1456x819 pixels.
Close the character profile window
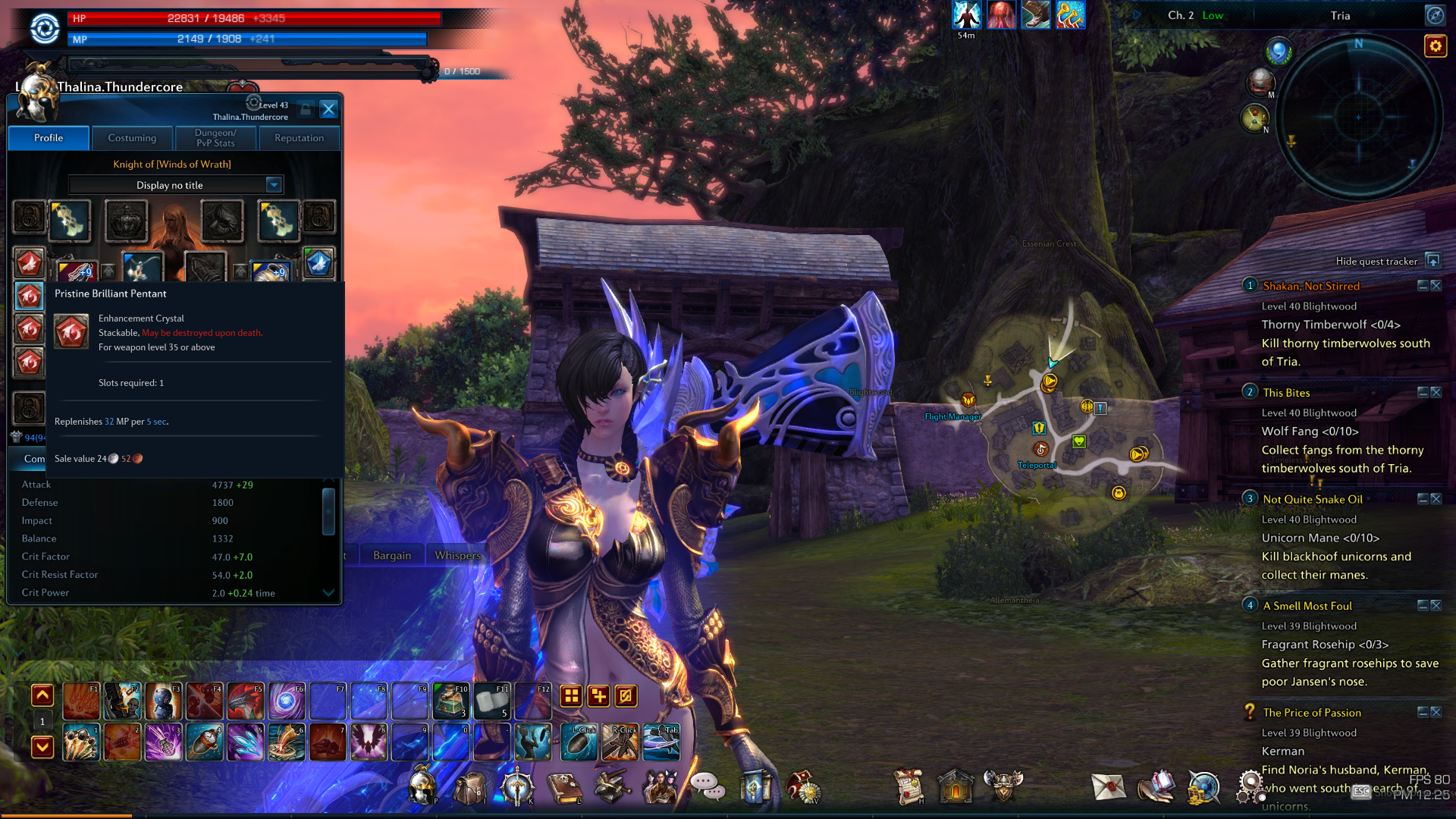(328, 109)
